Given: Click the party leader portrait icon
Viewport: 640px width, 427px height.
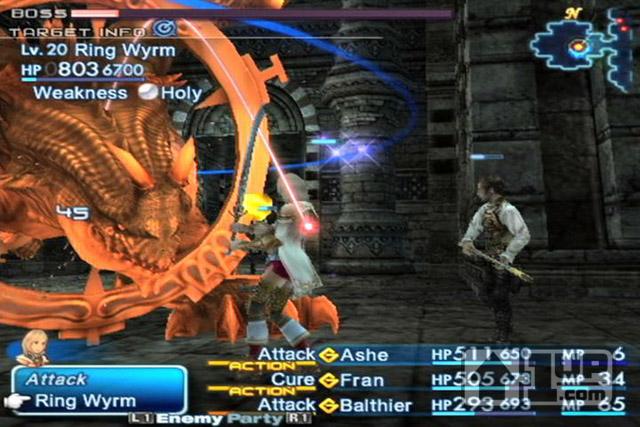Looking at the screenshot, I should pyautogui.click(x=34, y=346).
